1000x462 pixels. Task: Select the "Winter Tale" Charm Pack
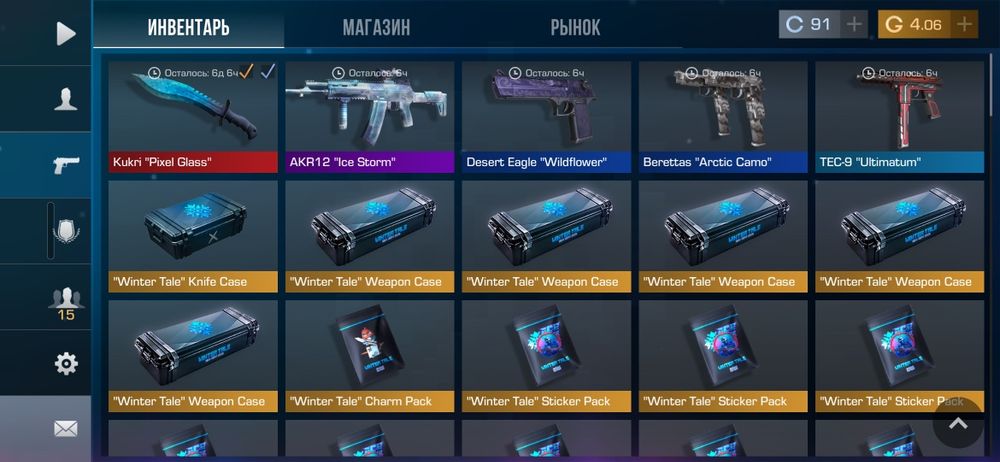tap(370, 356)
